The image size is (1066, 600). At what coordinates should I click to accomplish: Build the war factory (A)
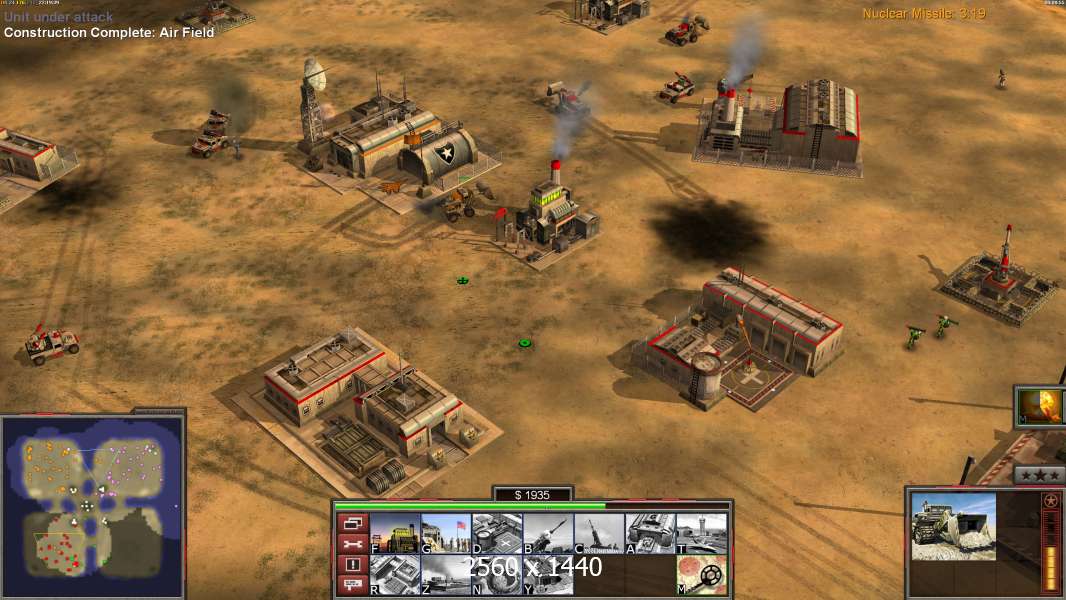point(650,533)
